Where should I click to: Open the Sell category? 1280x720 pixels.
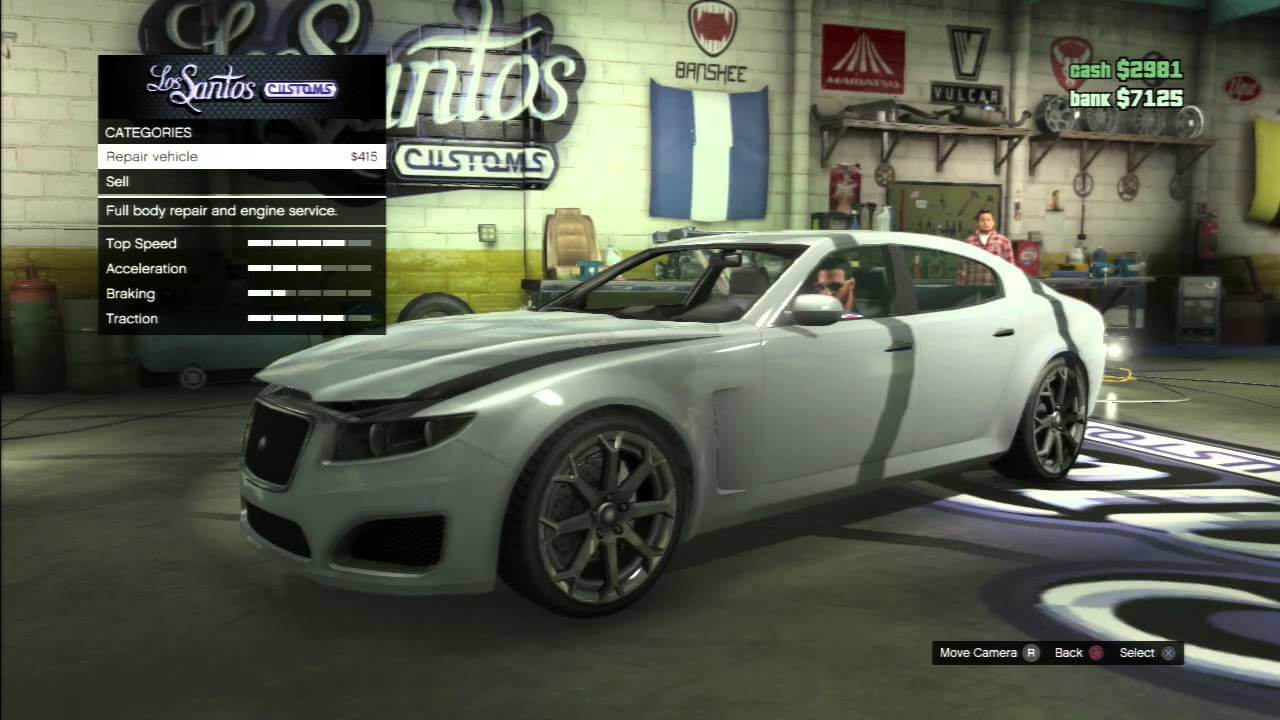point(116,181)
